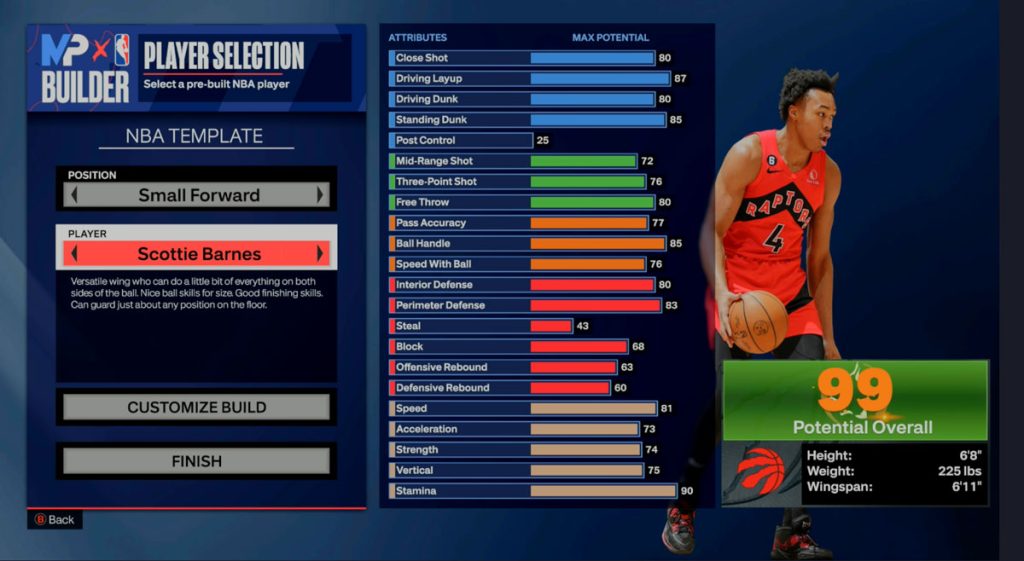
Task: Go back using the Back button
Action: [55, 520]
